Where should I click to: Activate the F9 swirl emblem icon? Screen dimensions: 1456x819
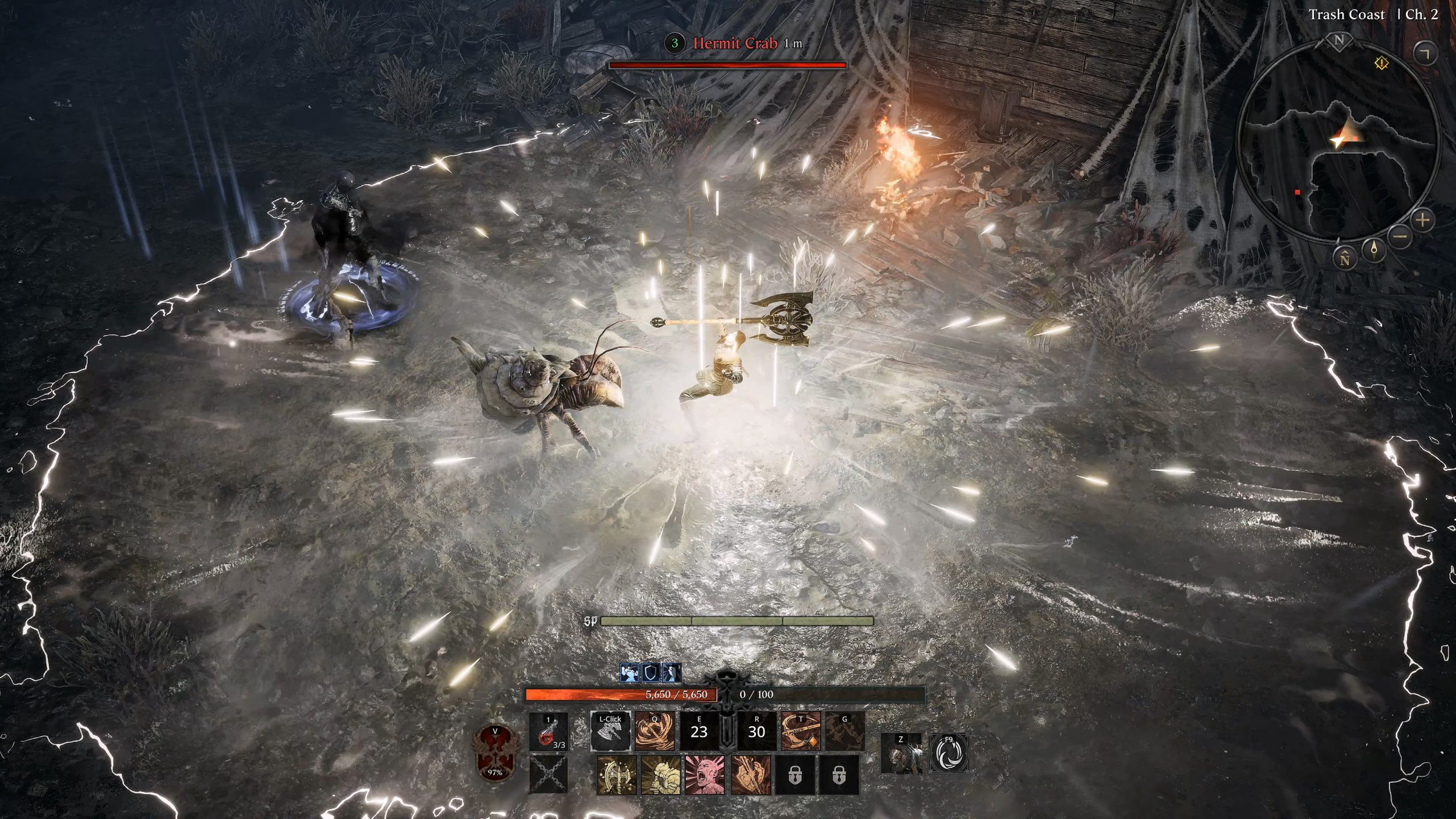pyautogui.click(x=949, y=753)
